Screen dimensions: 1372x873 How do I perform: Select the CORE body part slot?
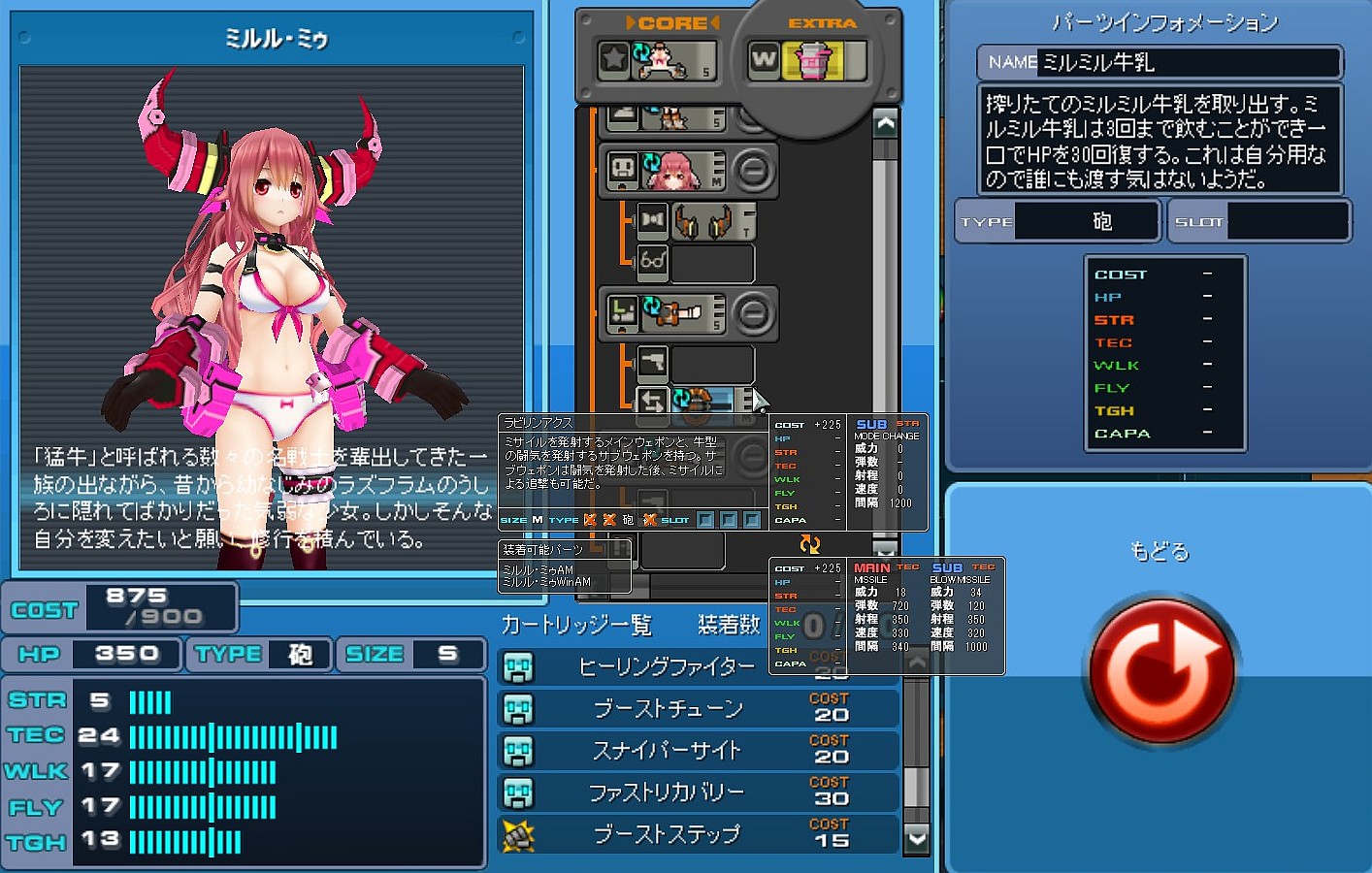[x=659, y=61]
